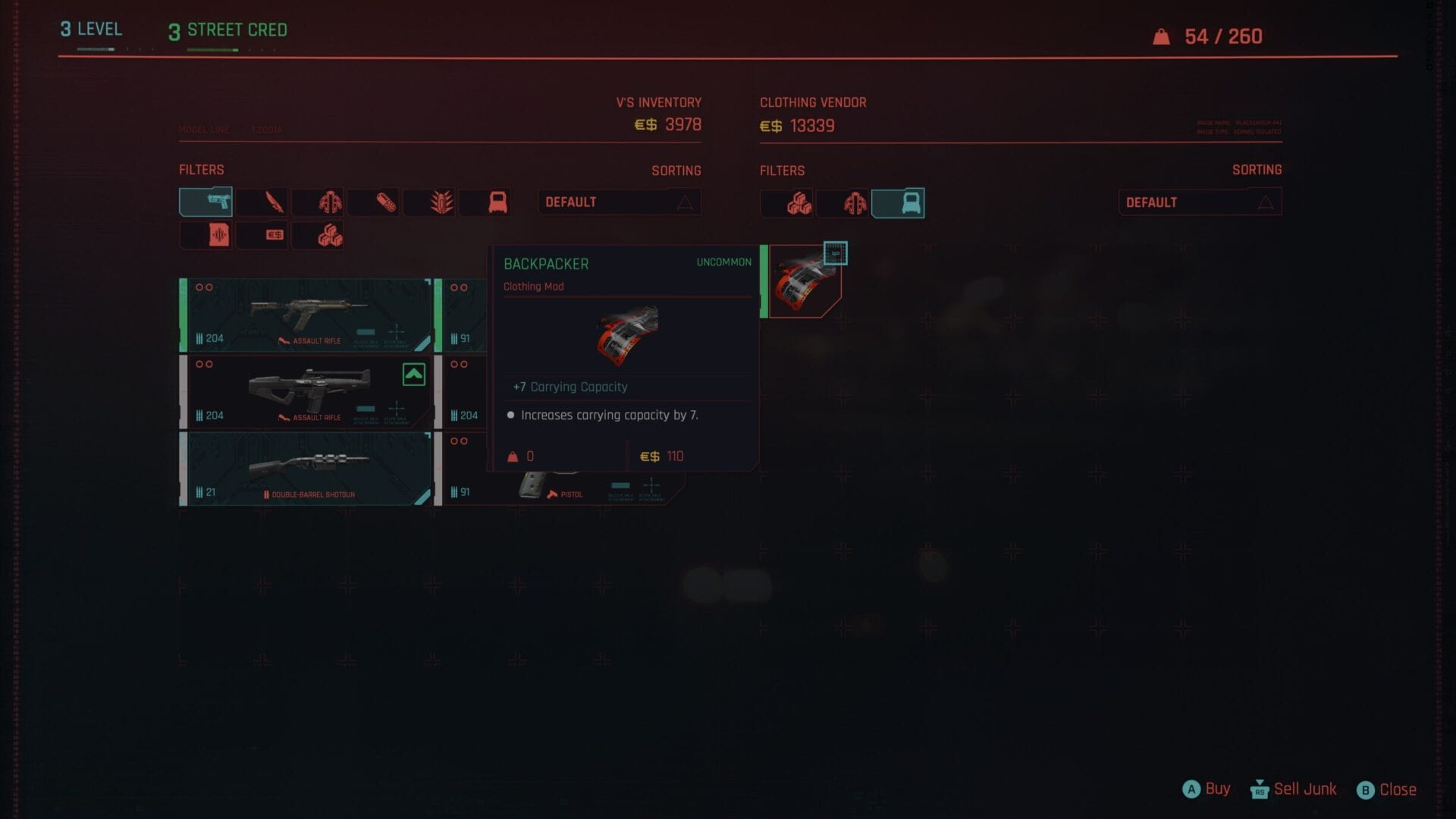Select the grenades filter in V's inventory
Image resolution: width=1456 pixels, height=819 pixels.
point(429,202)
